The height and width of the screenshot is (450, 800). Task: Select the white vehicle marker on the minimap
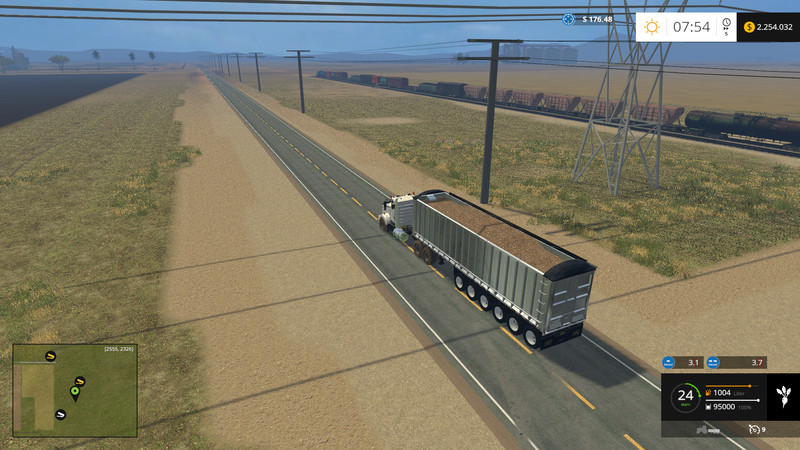[x=60, y=413]
